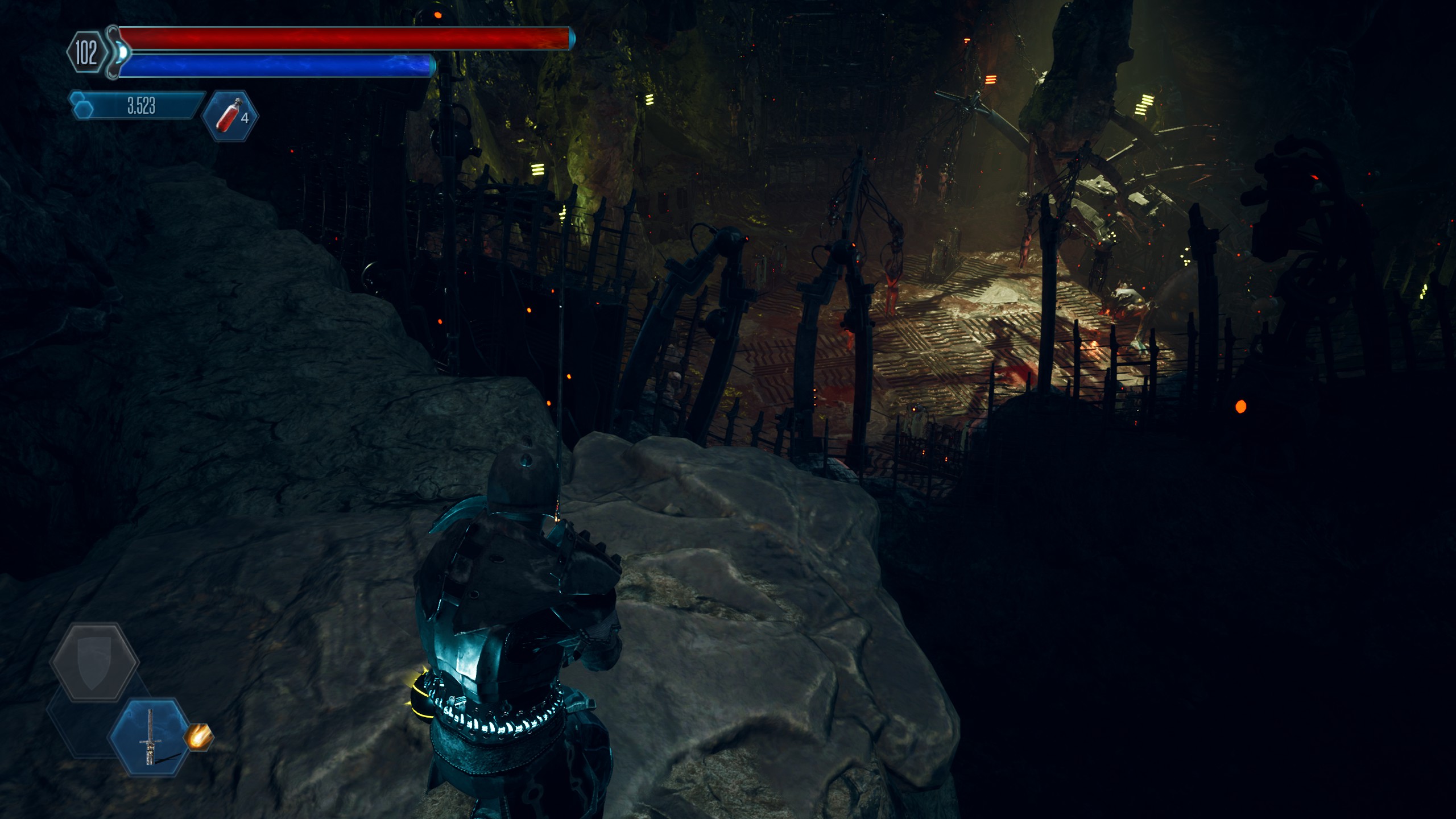Image resolution: width=1456 pixels, height=819 pixels.
Task: Activate the fireball skill icon
Action: [198, 737]
